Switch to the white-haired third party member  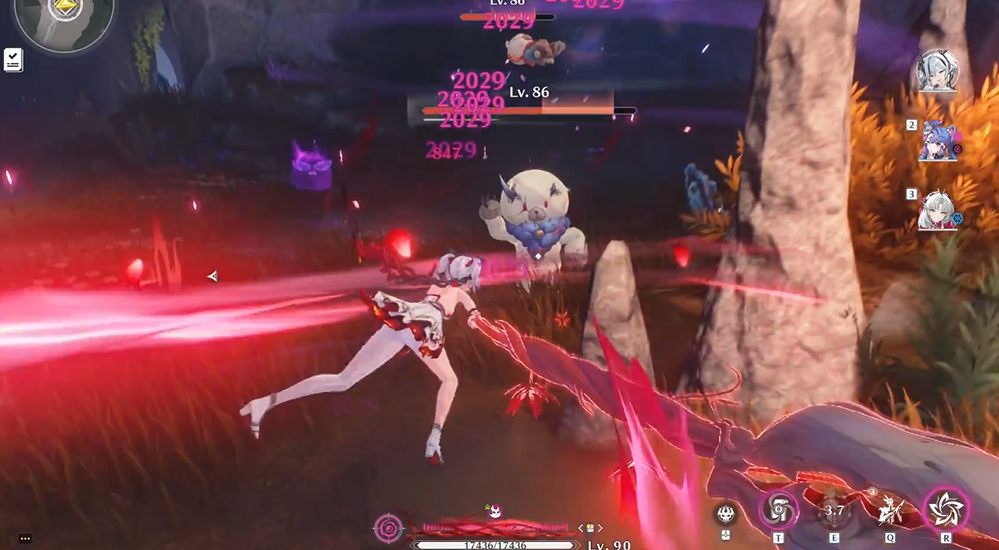(938, 210)
